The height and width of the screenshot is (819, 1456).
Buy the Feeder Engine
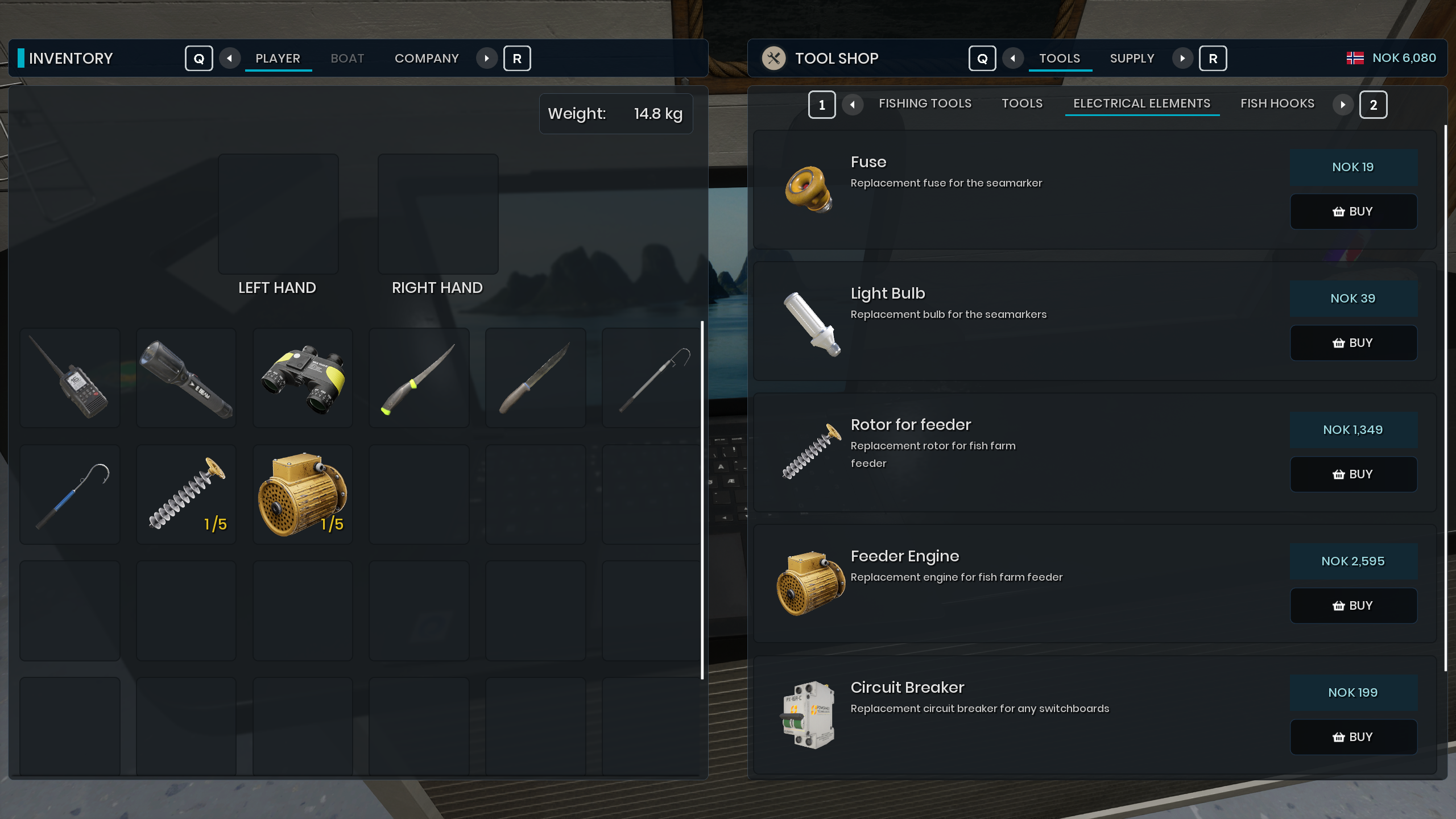pos(1352,606)
